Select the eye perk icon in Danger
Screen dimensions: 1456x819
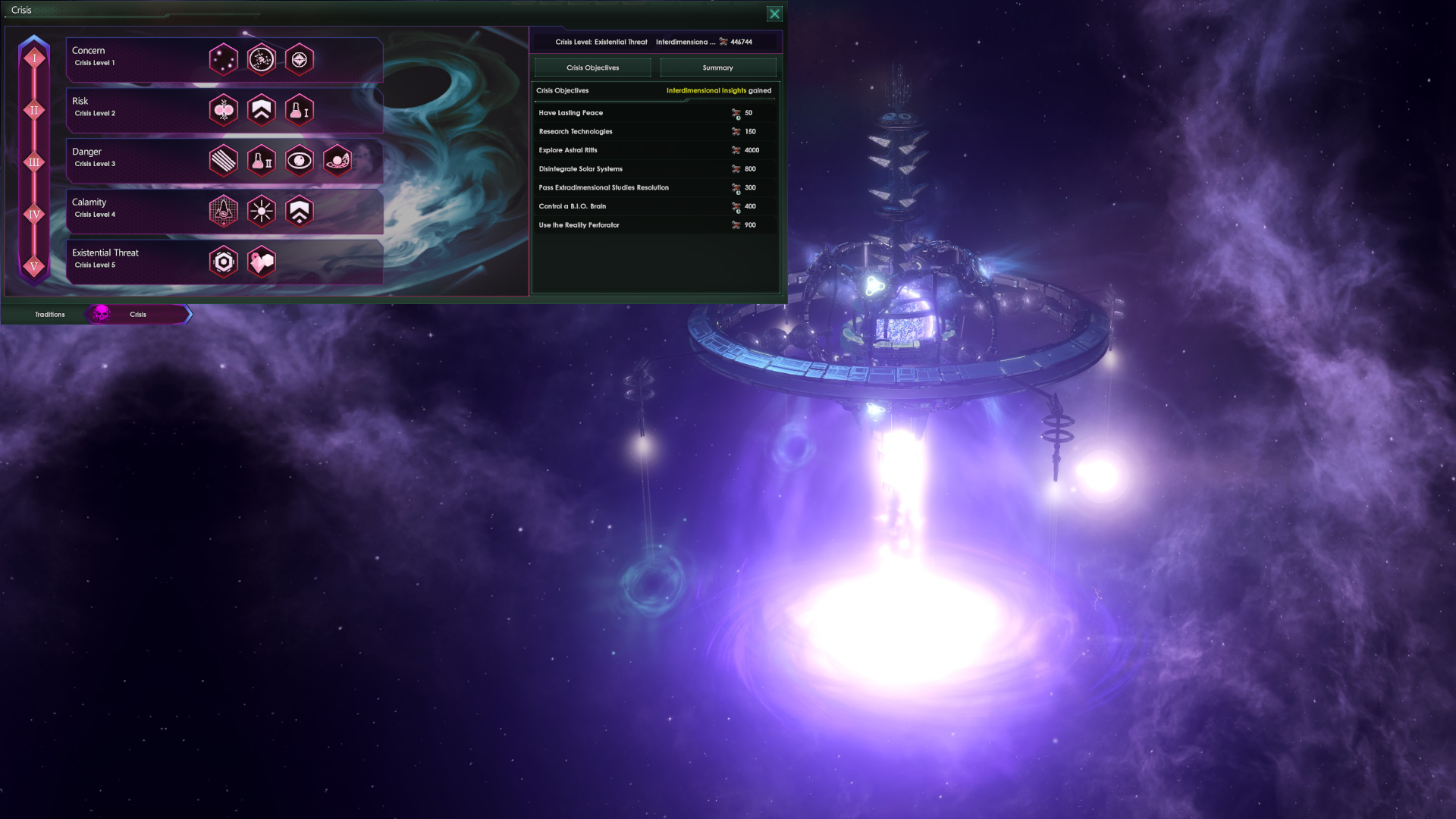tap(300, 161)
